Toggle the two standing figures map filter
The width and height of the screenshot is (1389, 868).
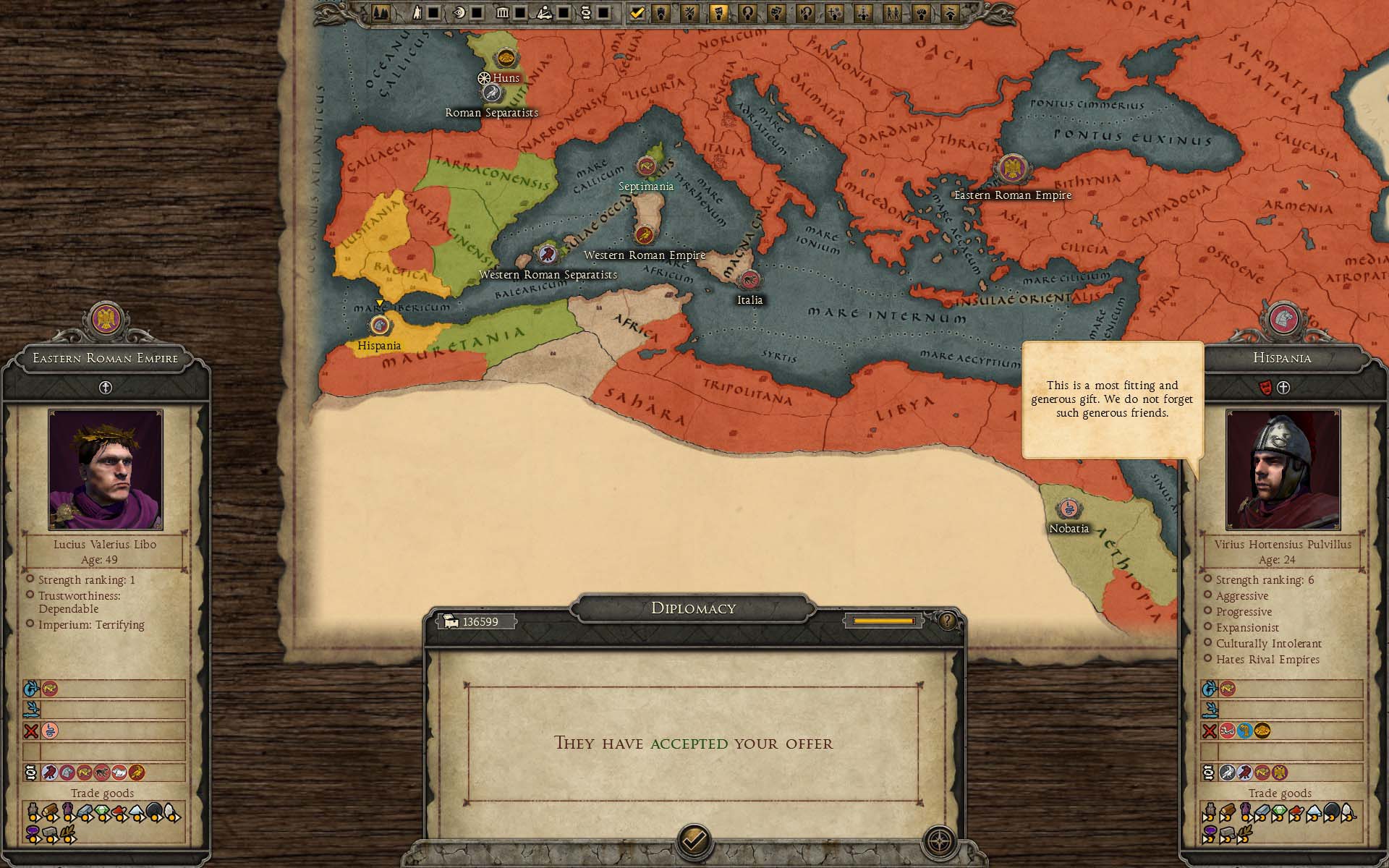click(892, 12)
